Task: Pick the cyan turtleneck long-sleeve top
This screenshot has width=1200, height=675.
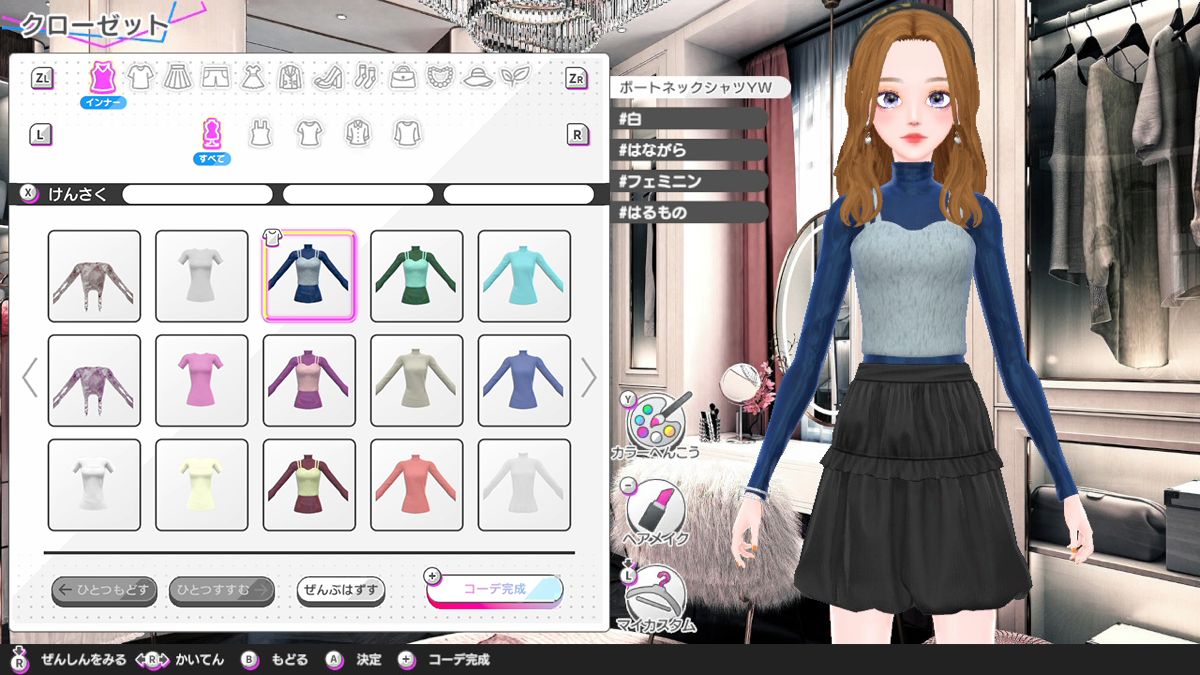Action: [x=524, y=276]
